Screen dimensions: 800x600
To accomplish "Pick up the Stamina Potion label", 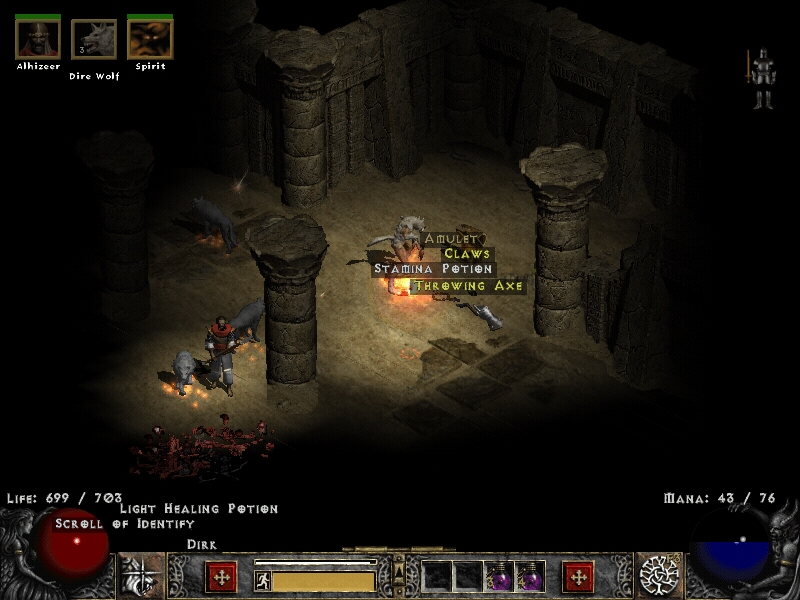I will (433, 269).
